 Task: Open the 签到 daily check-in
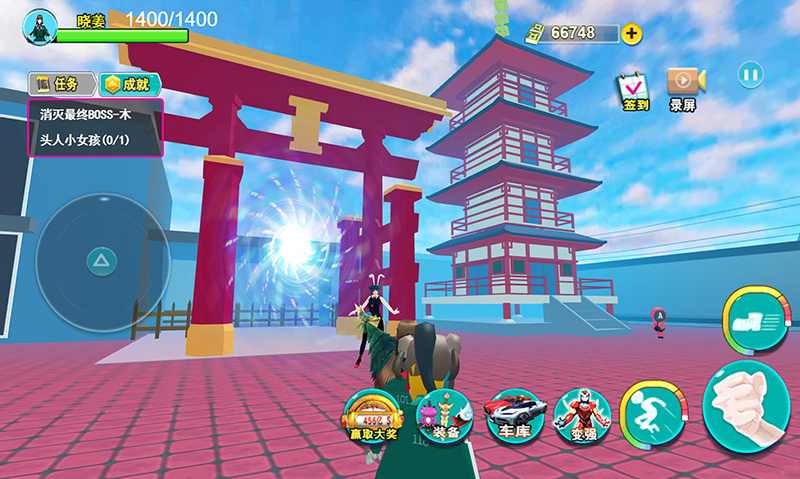click(x=635, y=89)
